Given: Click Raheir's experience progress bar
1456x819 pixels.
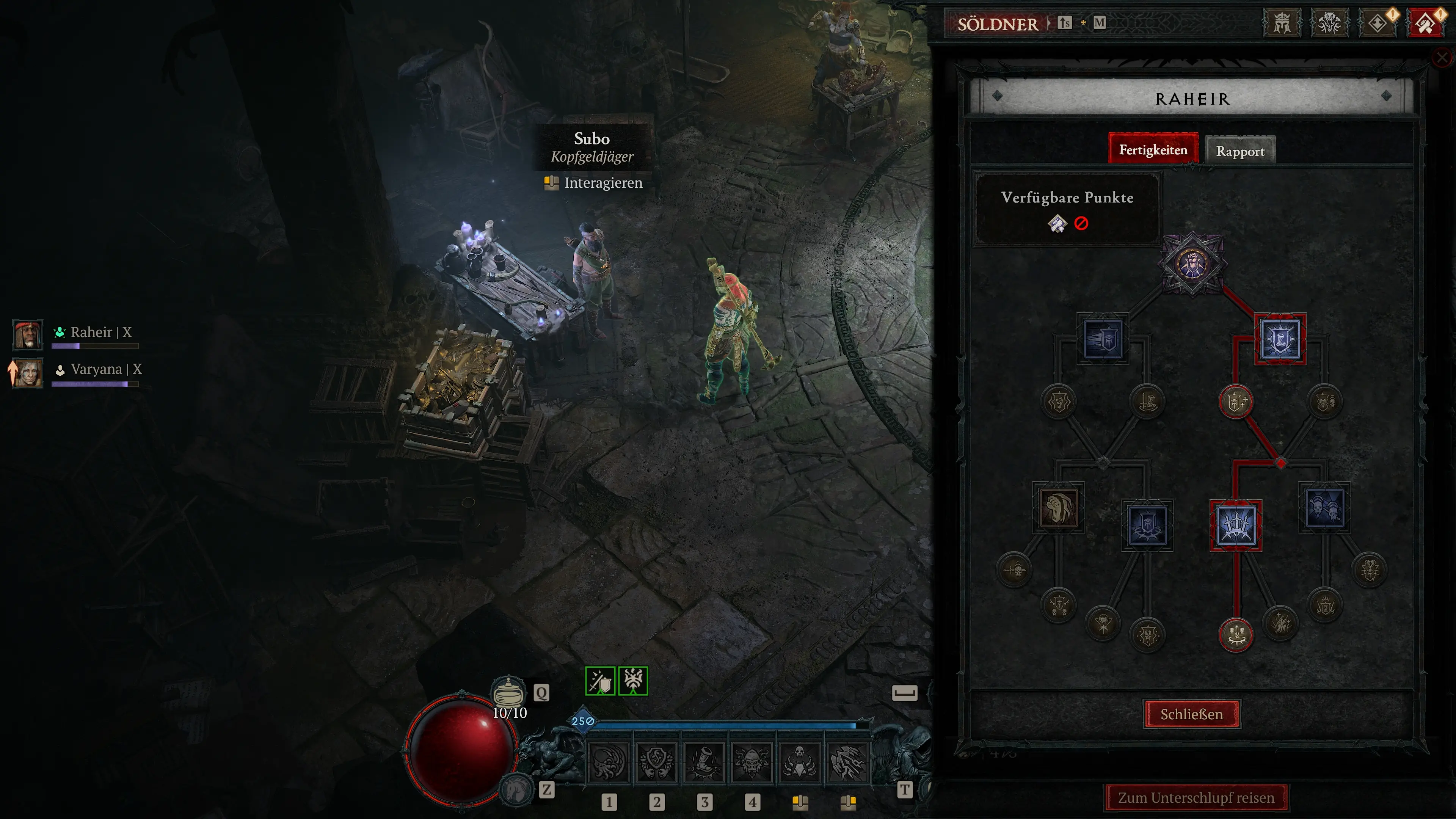Looking at the screenshot, I should coord(95,347).
